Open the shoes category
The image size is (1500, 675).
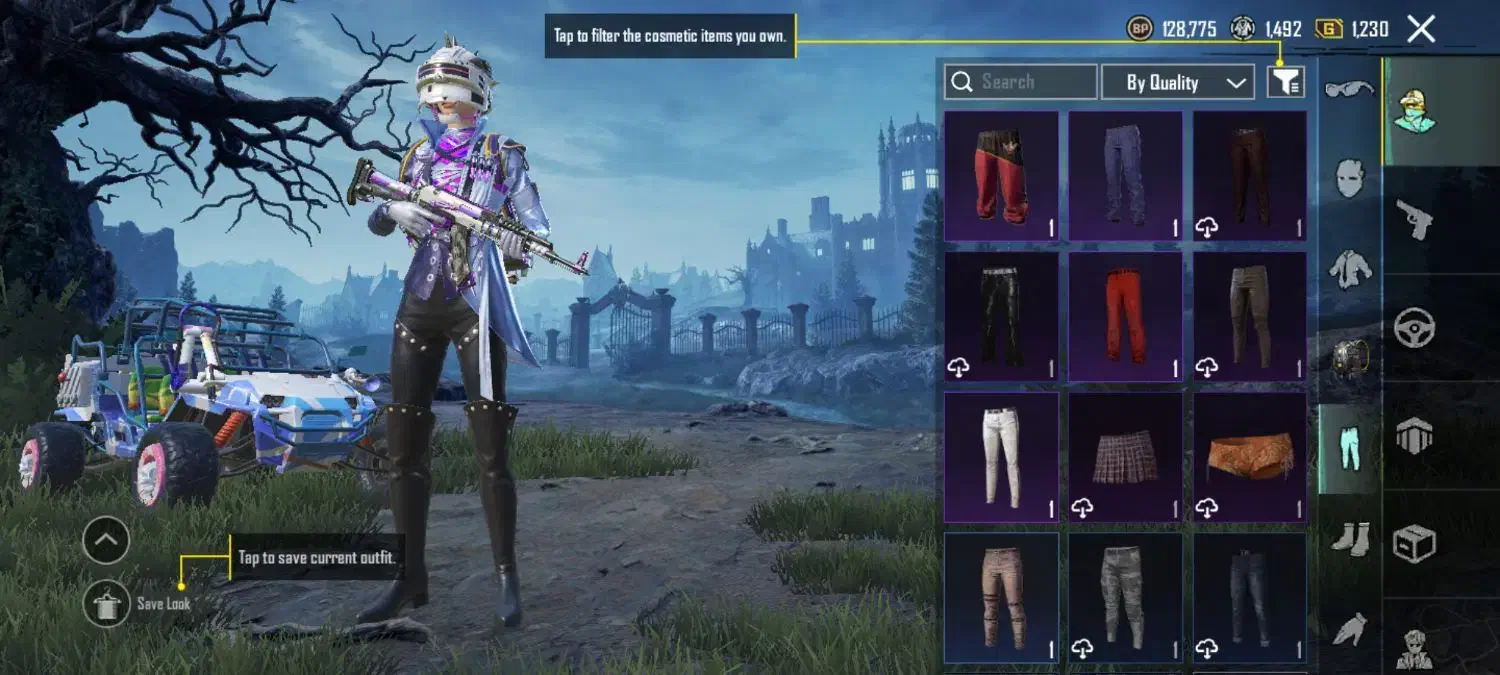1349,540
